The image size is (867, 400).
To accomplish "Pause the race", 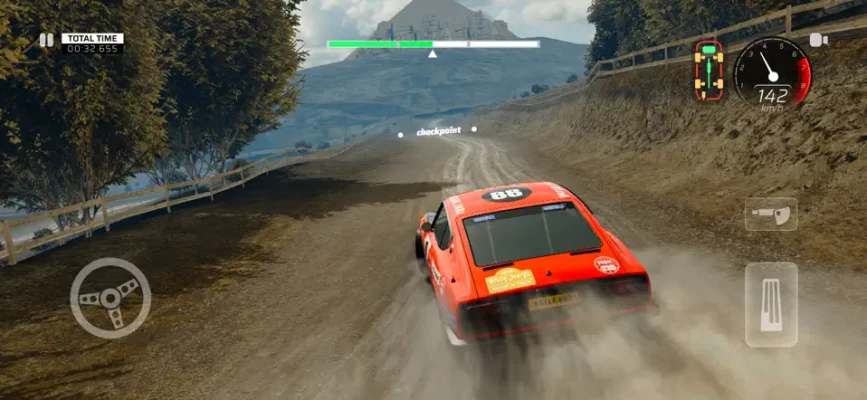I will (46, 40).
